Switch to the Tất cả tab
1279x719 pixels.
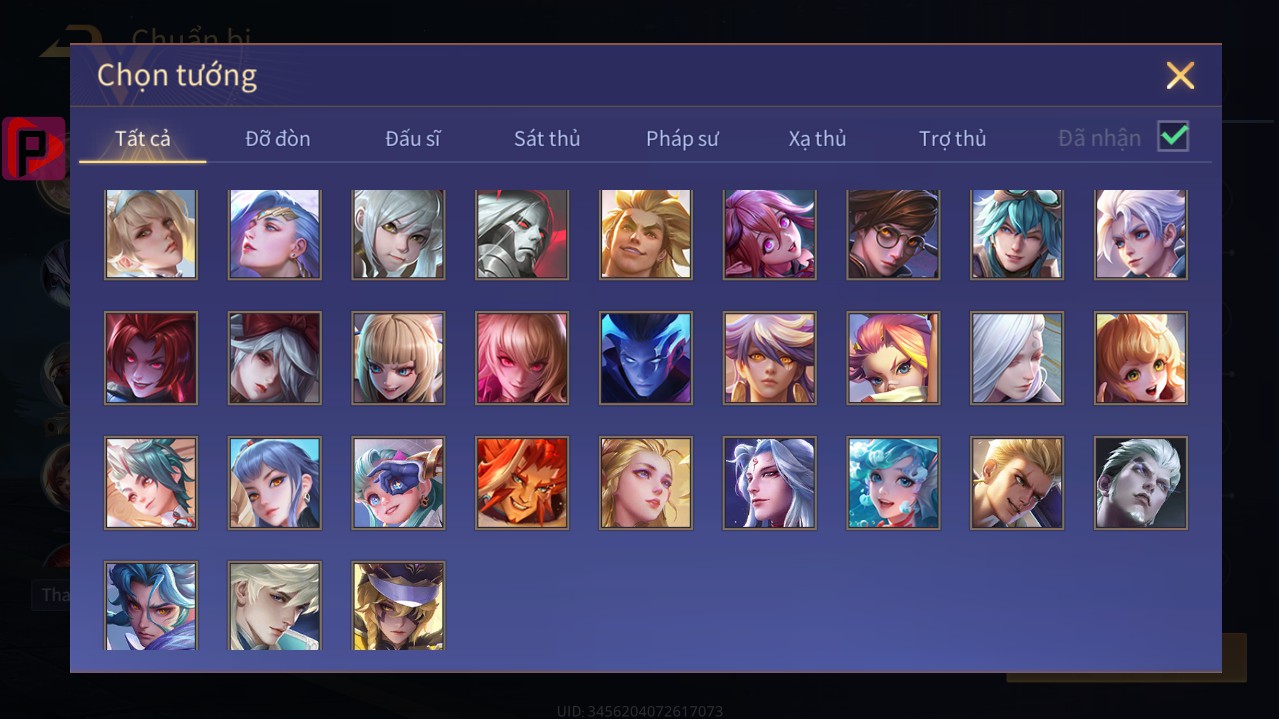tap(143, 139)
